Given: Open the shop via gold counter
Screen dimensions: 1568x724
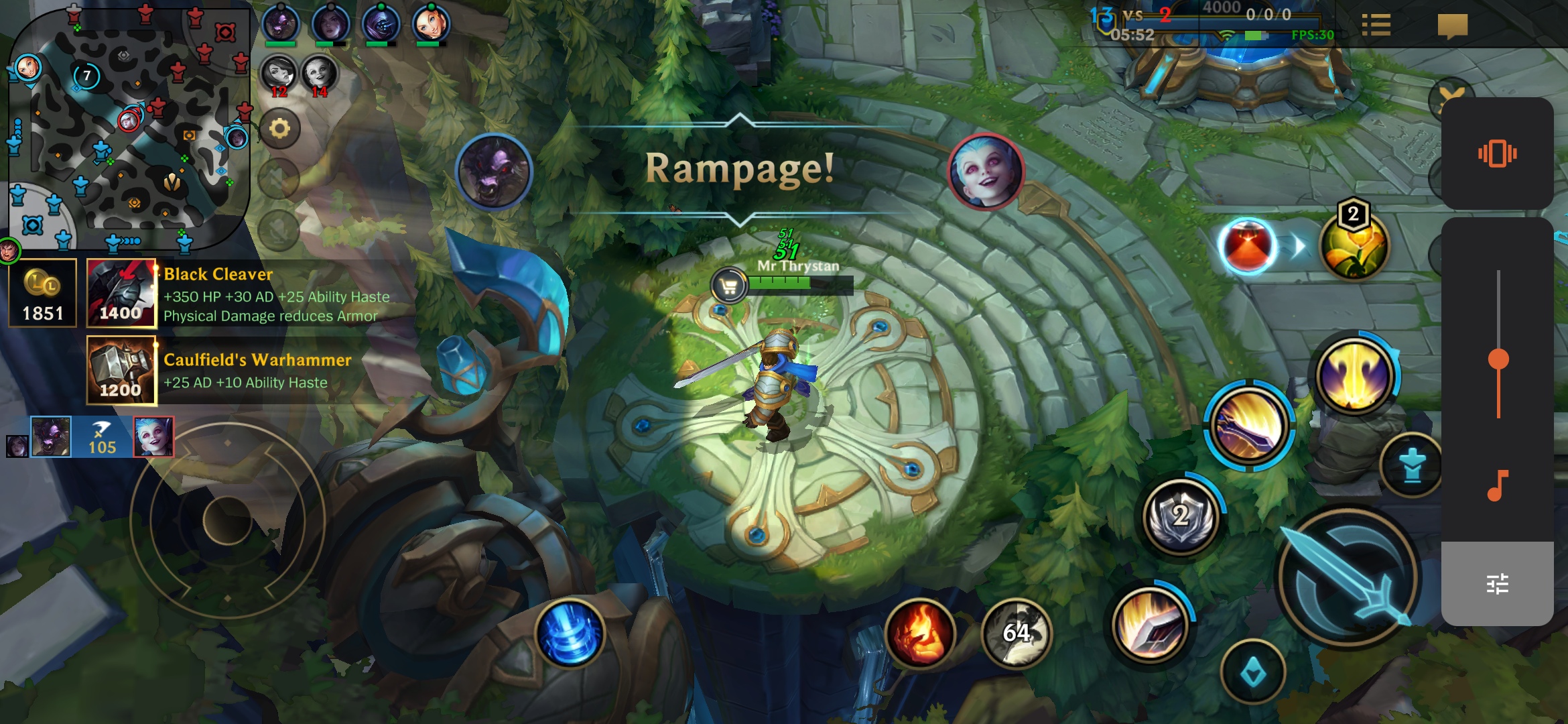Looking at the screenshot, I should (x=43, y=294).
